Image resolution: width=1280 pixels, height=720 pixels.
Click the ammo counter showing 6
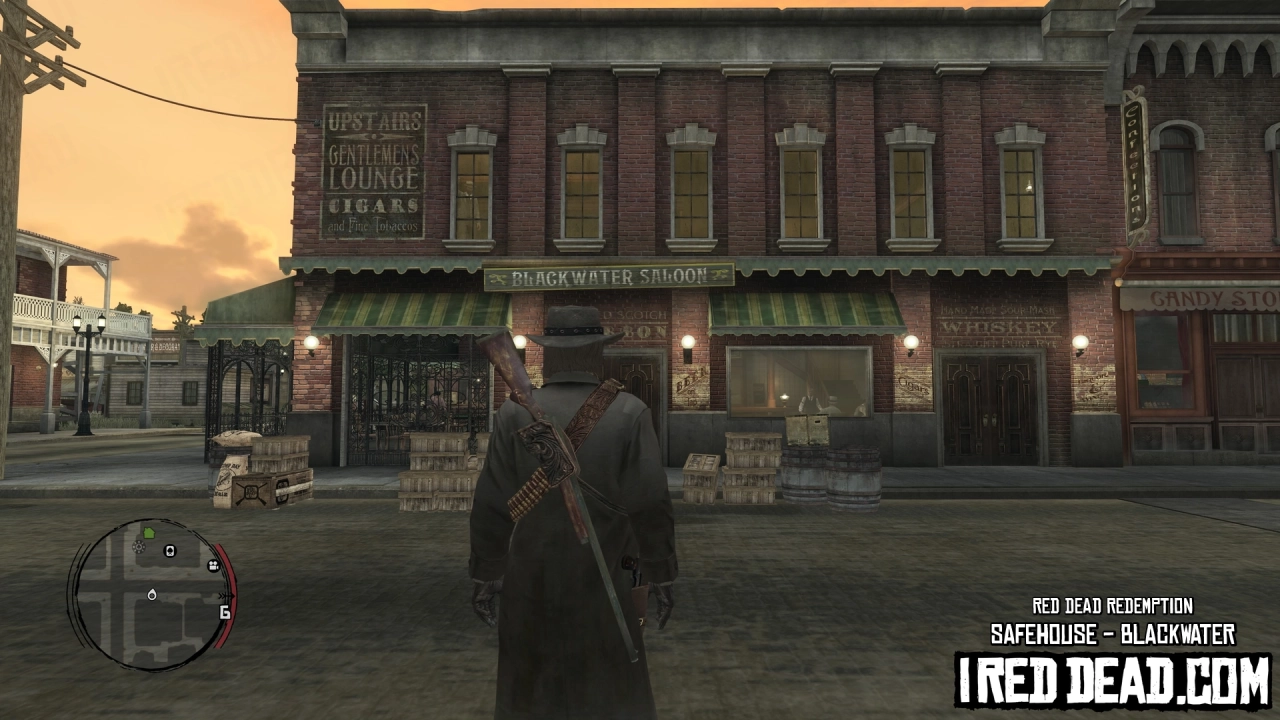coord(224,612)
